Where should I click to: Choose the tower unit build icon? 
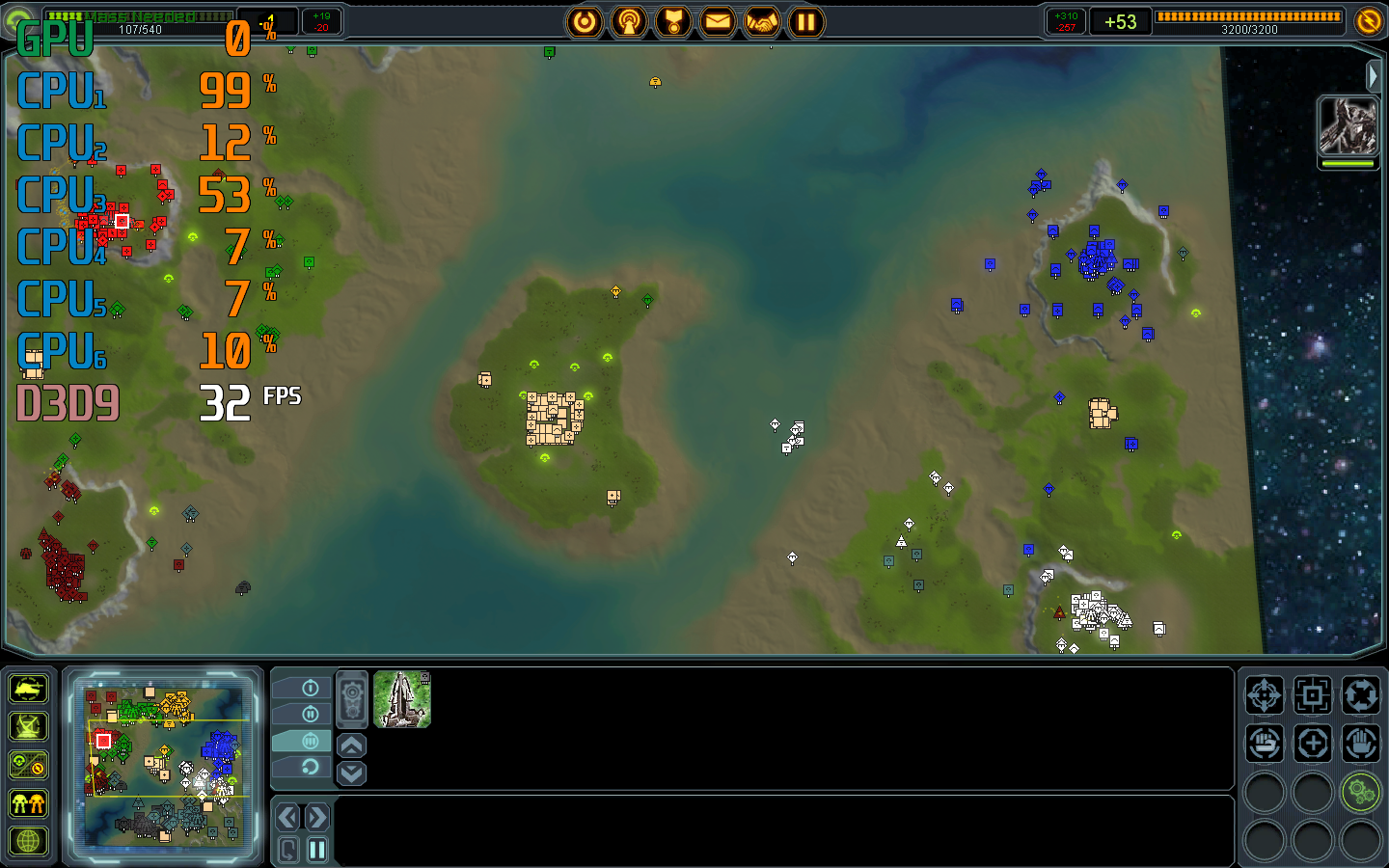click(402, 698)
